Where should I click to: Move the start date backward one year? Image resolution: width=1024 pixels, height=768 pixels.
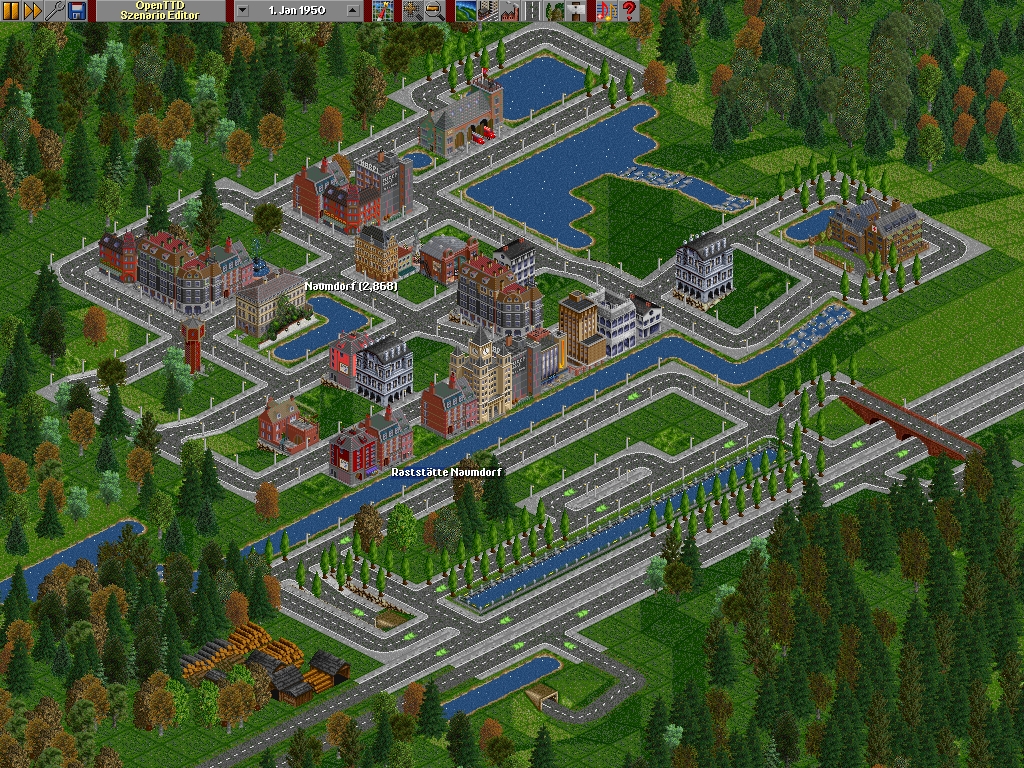[x=242, y=11]
